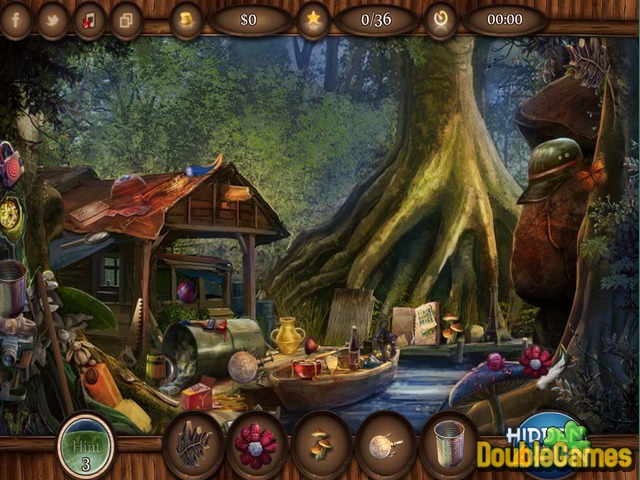
Task: Select the mushrooms target item
Action: click(x=322, y=442)
